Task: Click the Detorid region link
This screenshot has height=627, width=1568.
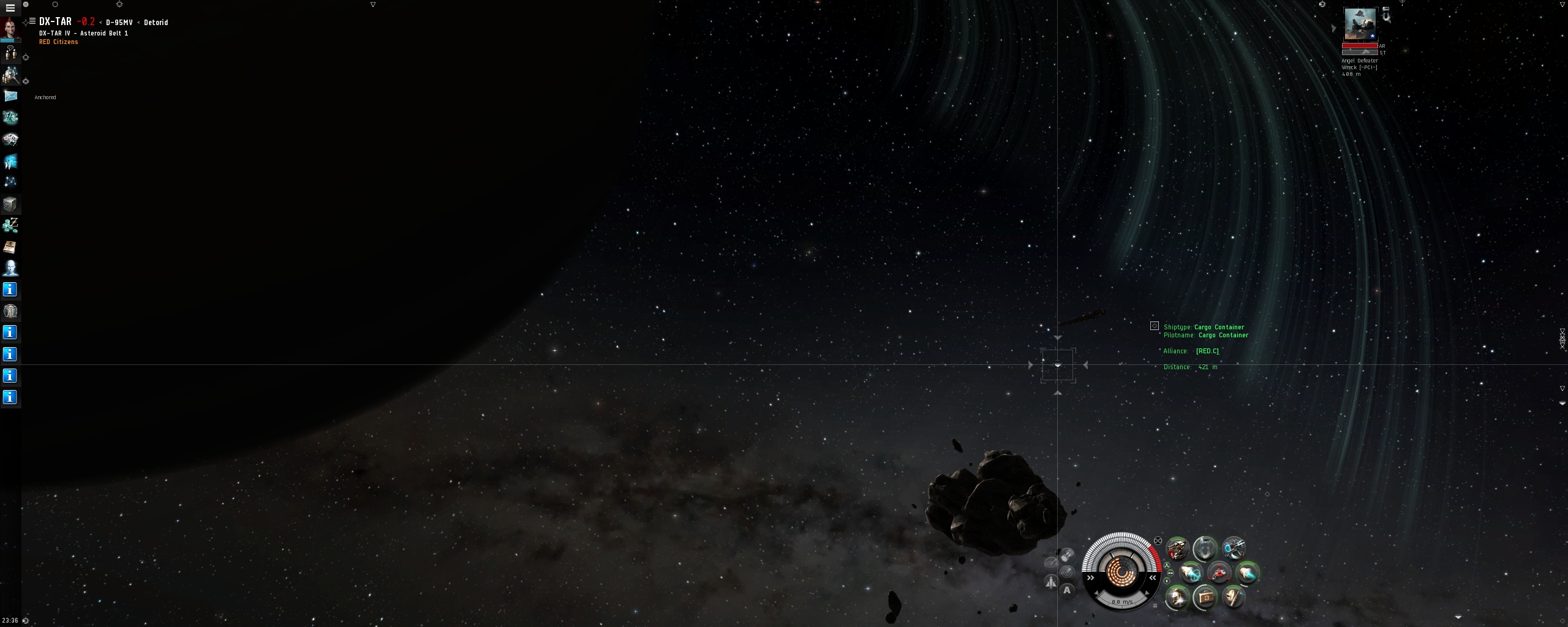Action: click(156, 23)
